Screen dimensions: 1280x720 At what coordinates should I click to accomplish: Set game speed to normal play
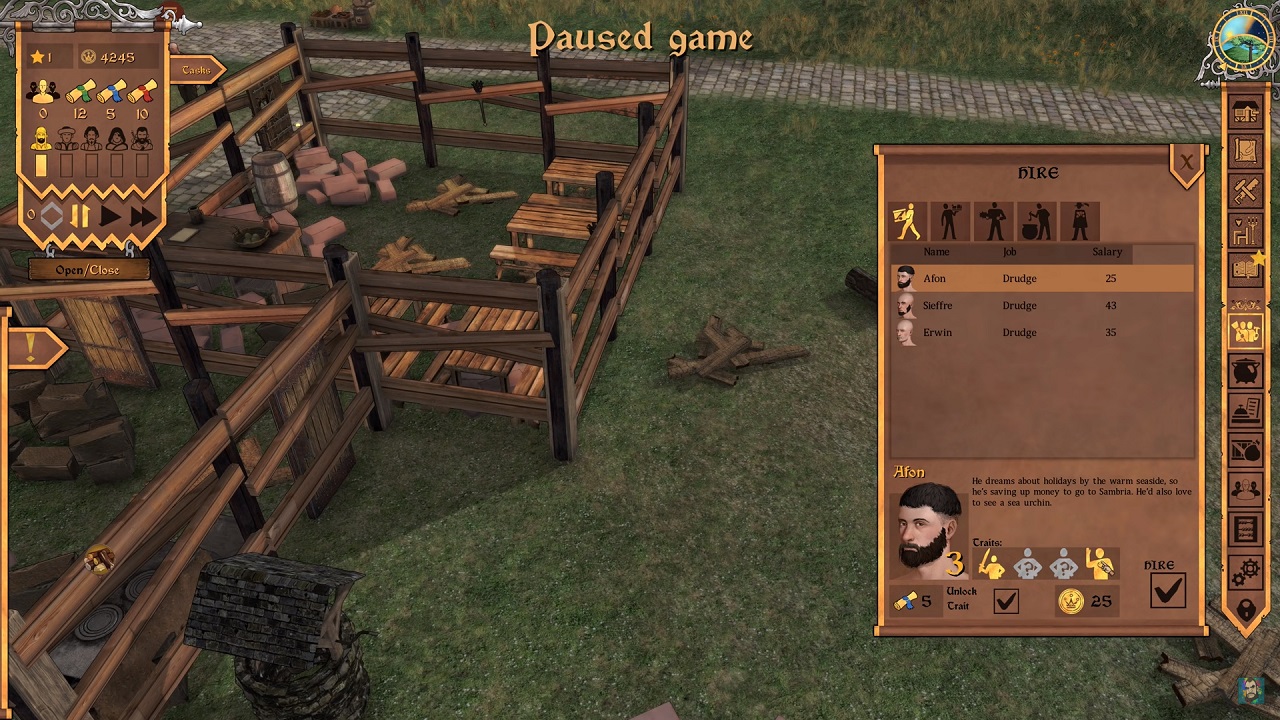pos(110,215)
